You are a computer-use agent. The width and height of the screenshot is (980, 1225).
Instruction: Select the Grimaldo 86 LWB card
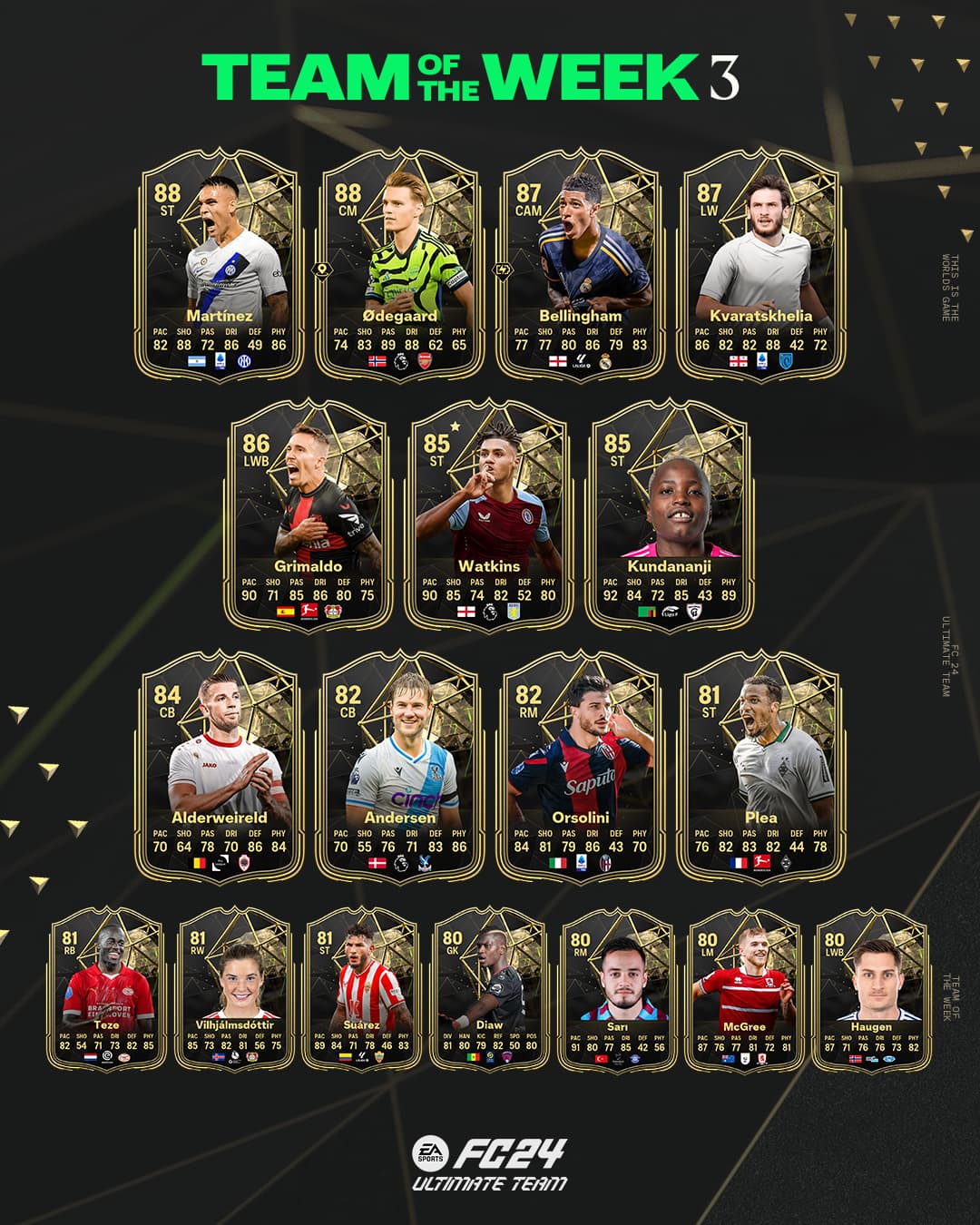point(309,514)
